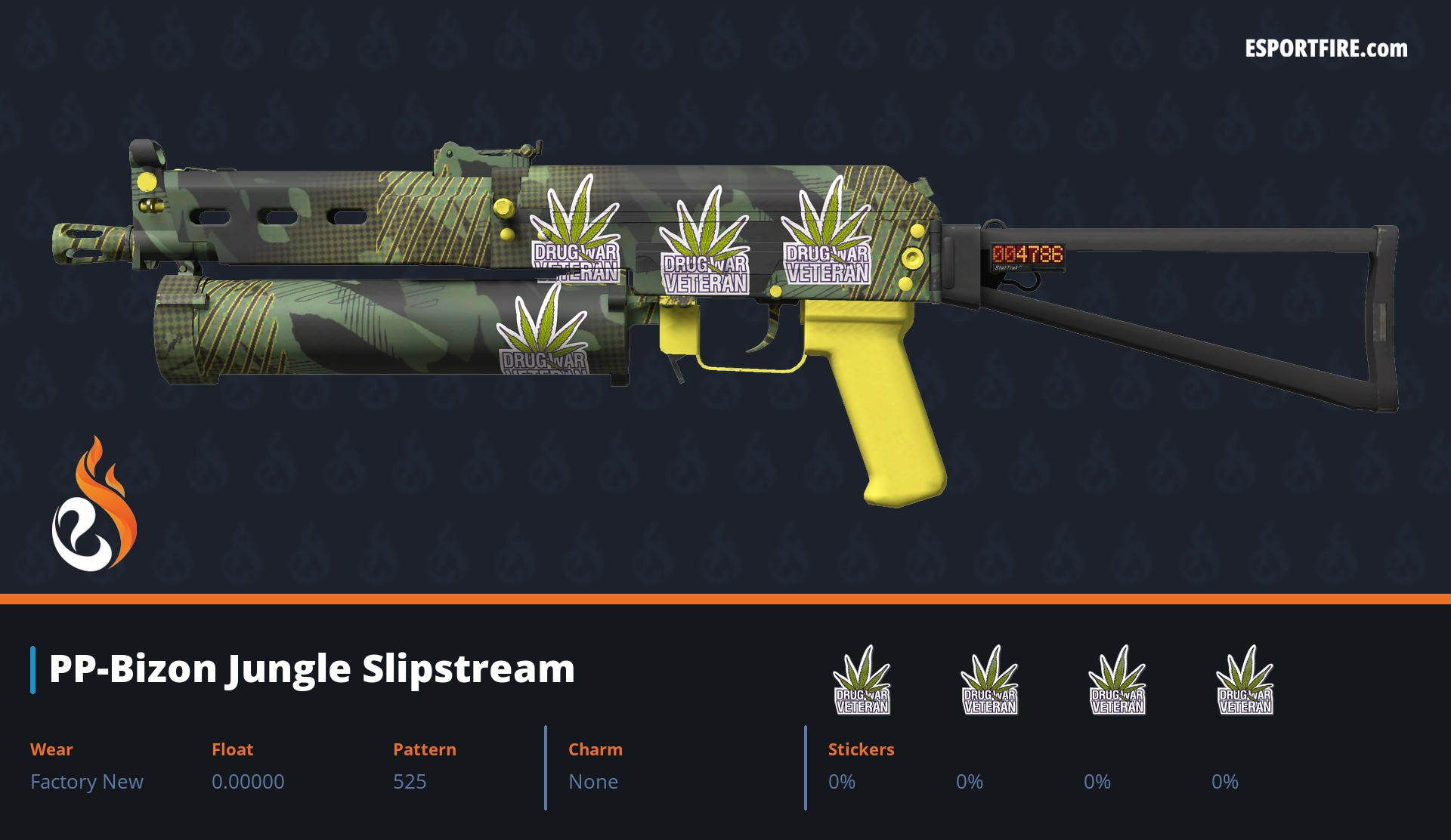Click the Esportfire flame logo
Viewport: 1451px width, 840px height.
pyautogui.click(x=94, y=505)
